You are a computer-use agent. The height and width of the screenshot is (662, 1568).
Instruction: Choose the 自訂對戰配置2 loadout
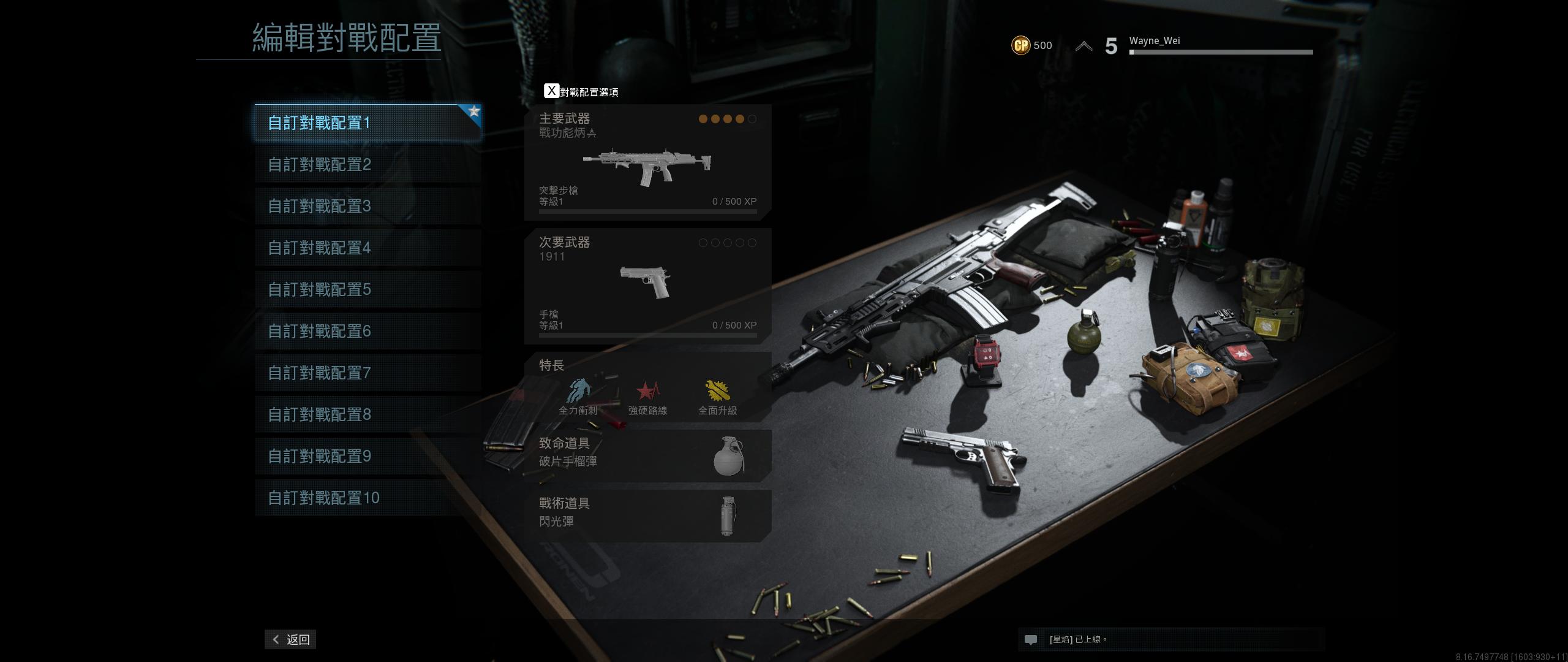point(367,165)
